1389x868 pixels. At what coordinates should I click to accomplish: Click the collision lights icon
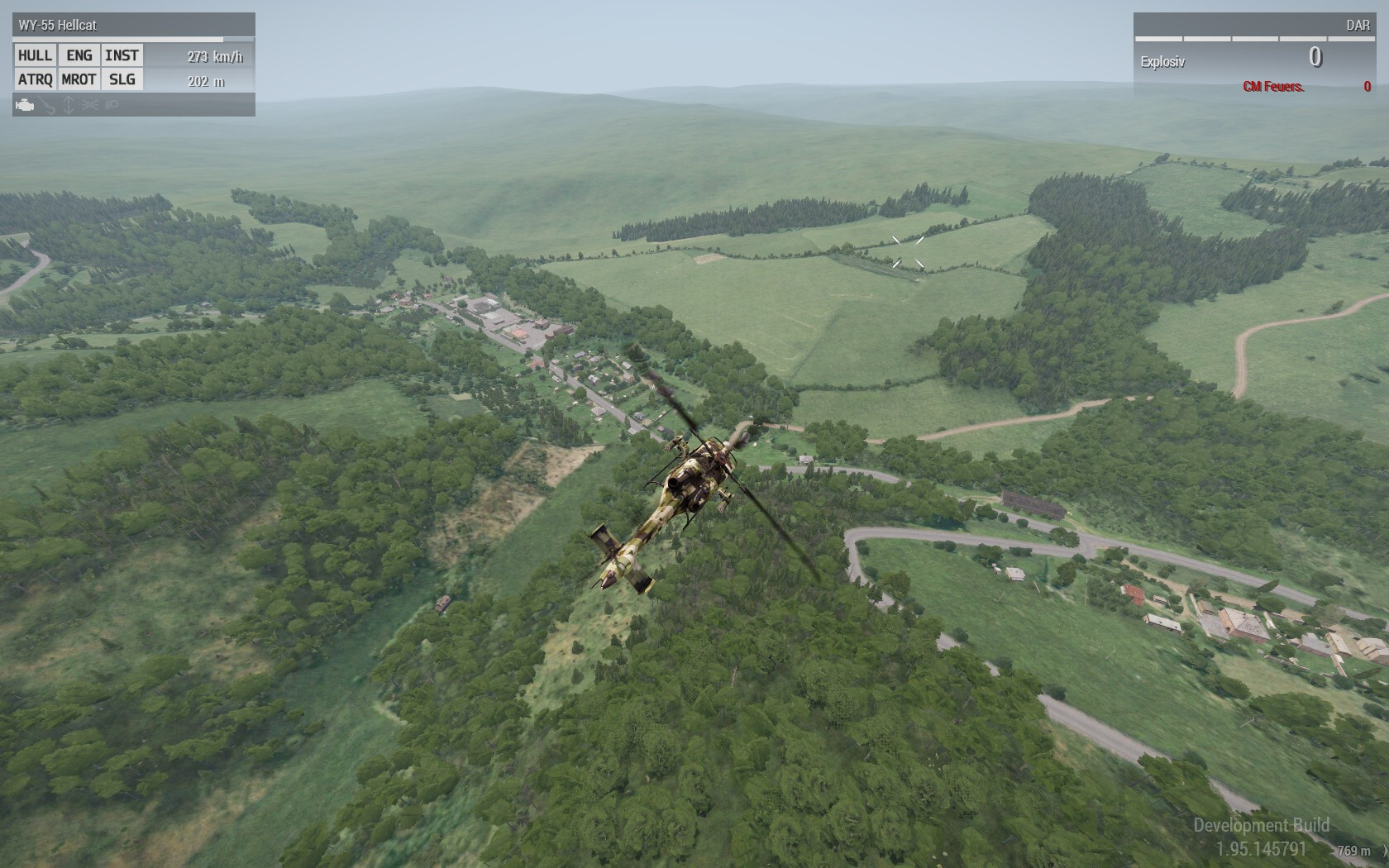[91, 105]
